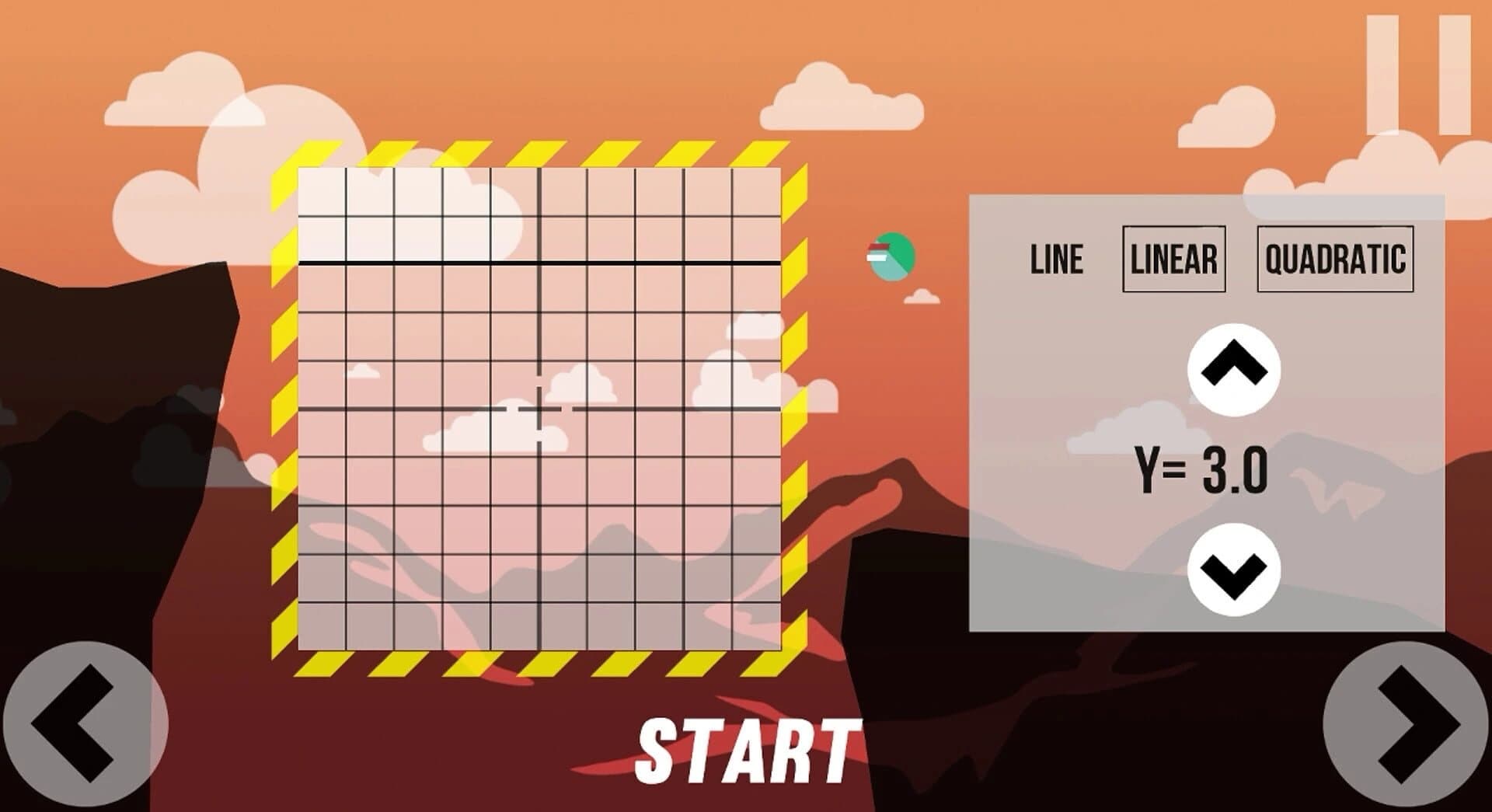Select the LINE equation mode
The height and width of the screenshot is (812, 1492).
1055,260
